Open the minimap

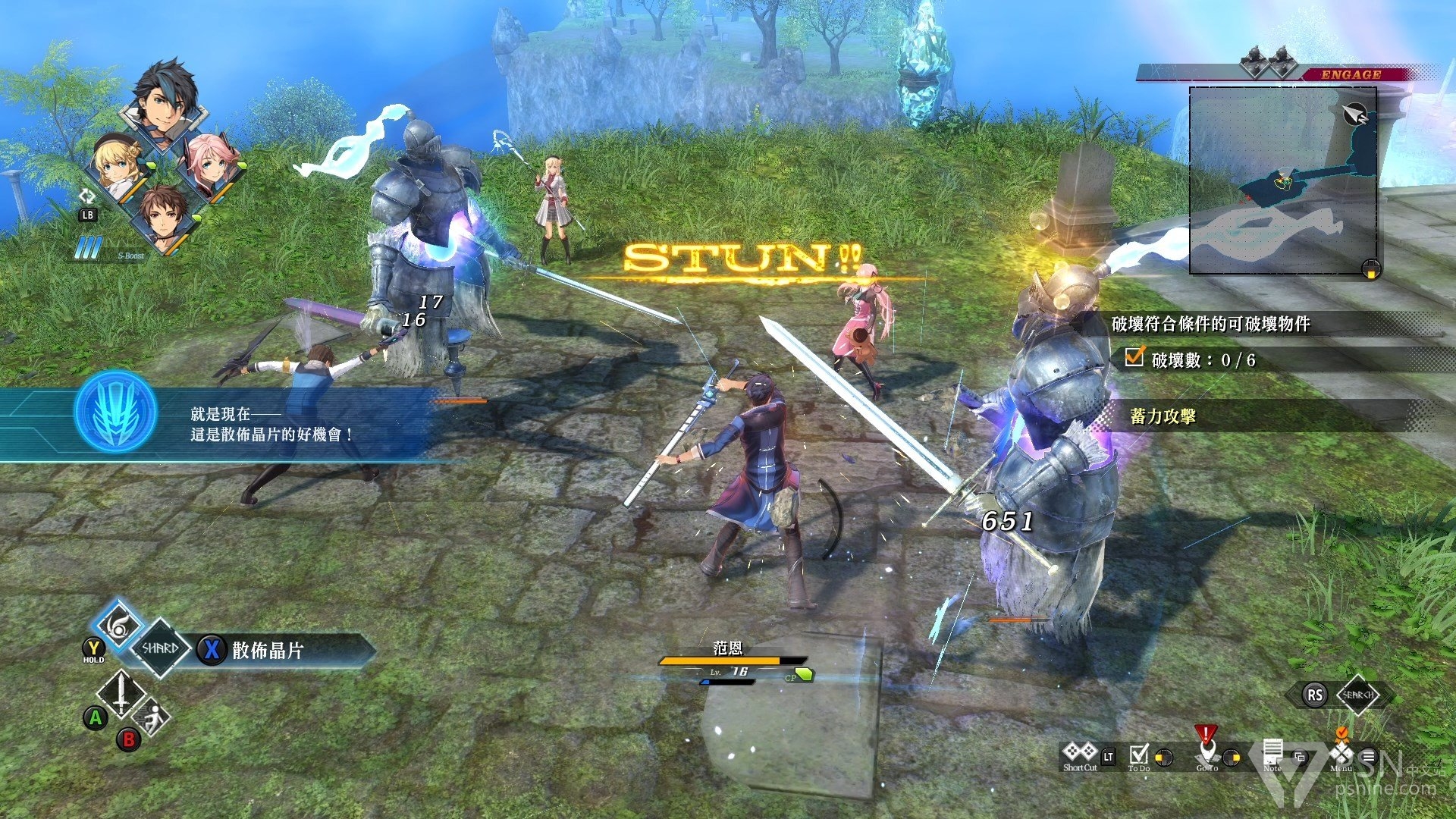pos(1283,180)
